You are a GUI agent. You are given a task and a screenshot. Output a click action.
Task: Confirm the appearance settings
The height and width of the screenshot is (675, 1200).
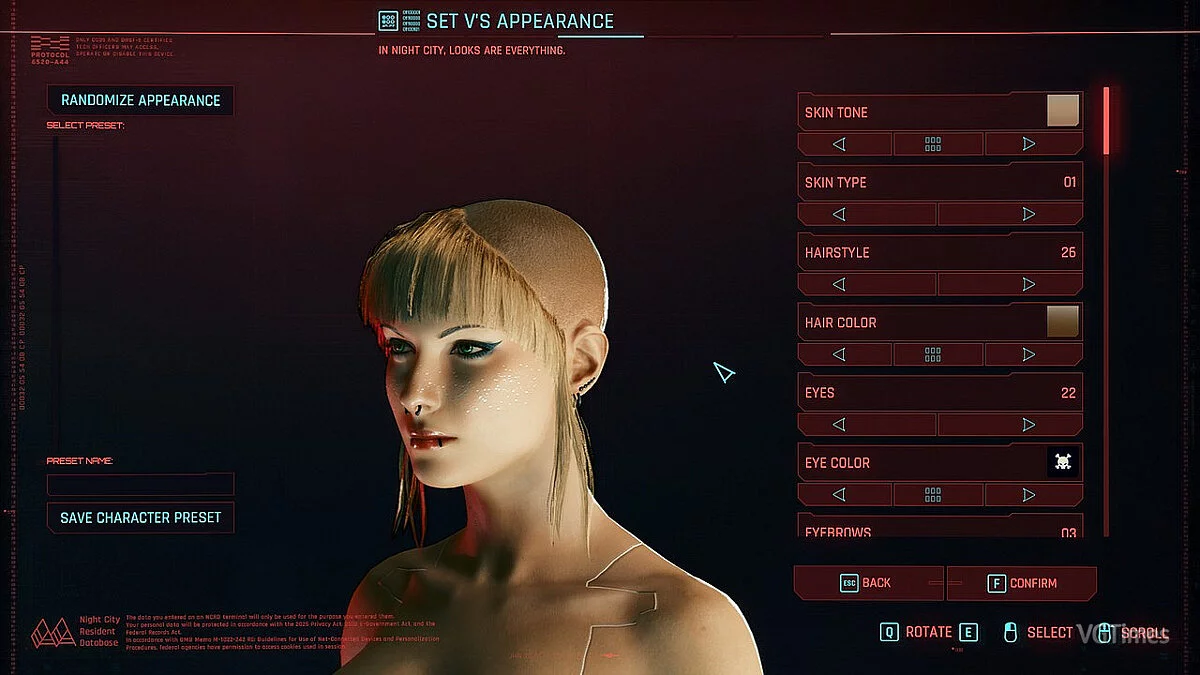coord(1022,583)
